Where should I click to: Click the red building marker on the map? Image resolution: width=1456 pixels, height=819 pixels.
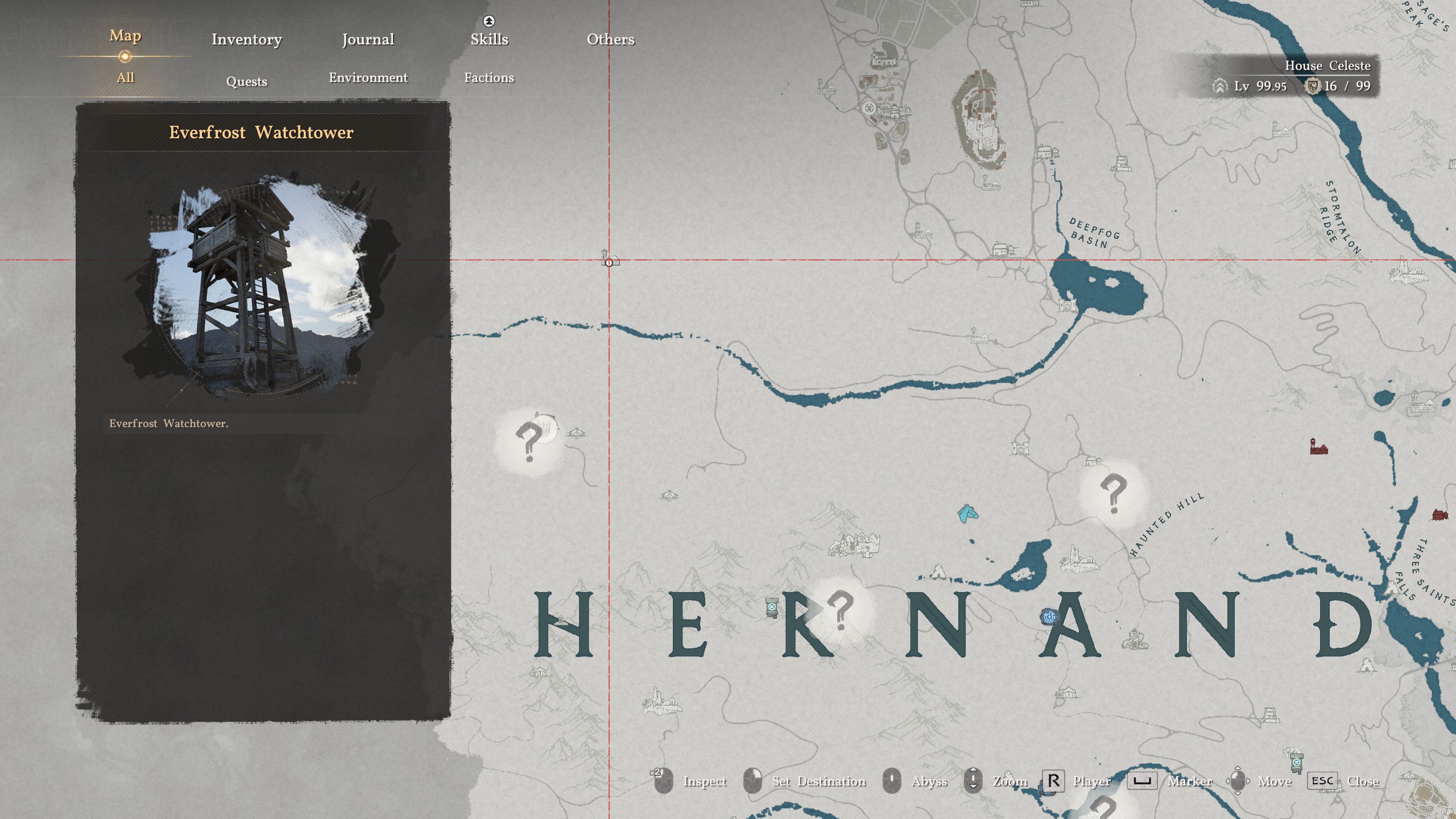click(1318, 447)
